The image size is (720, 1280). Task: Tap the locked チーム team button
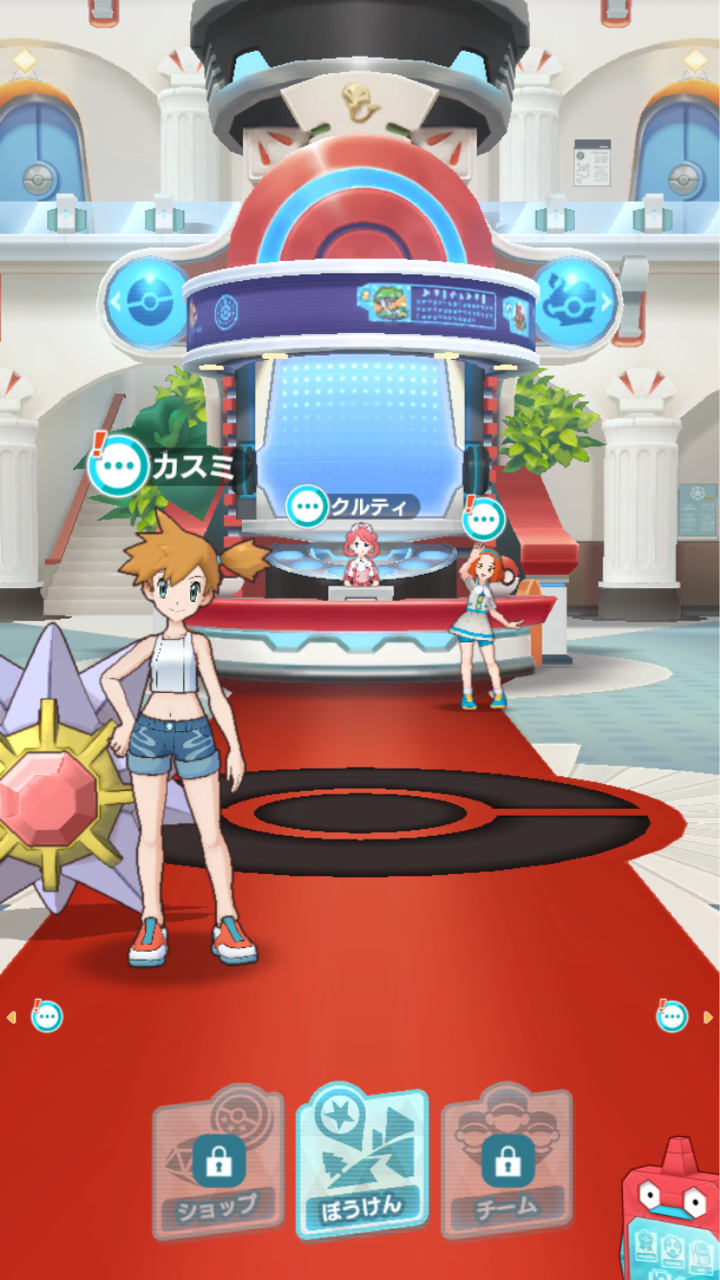[x=507, y=1160]
